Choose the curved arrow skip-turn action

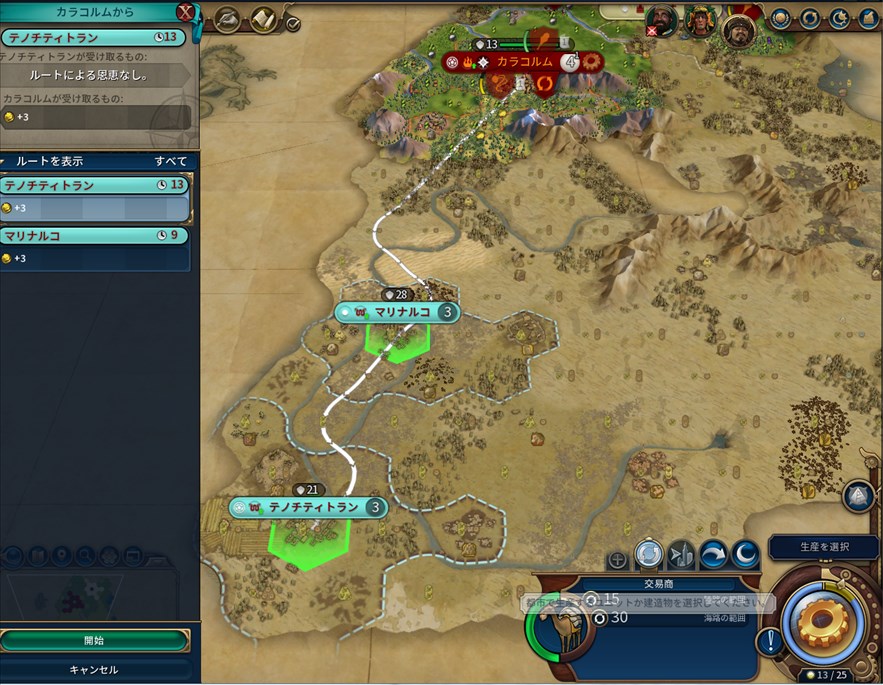713,553
